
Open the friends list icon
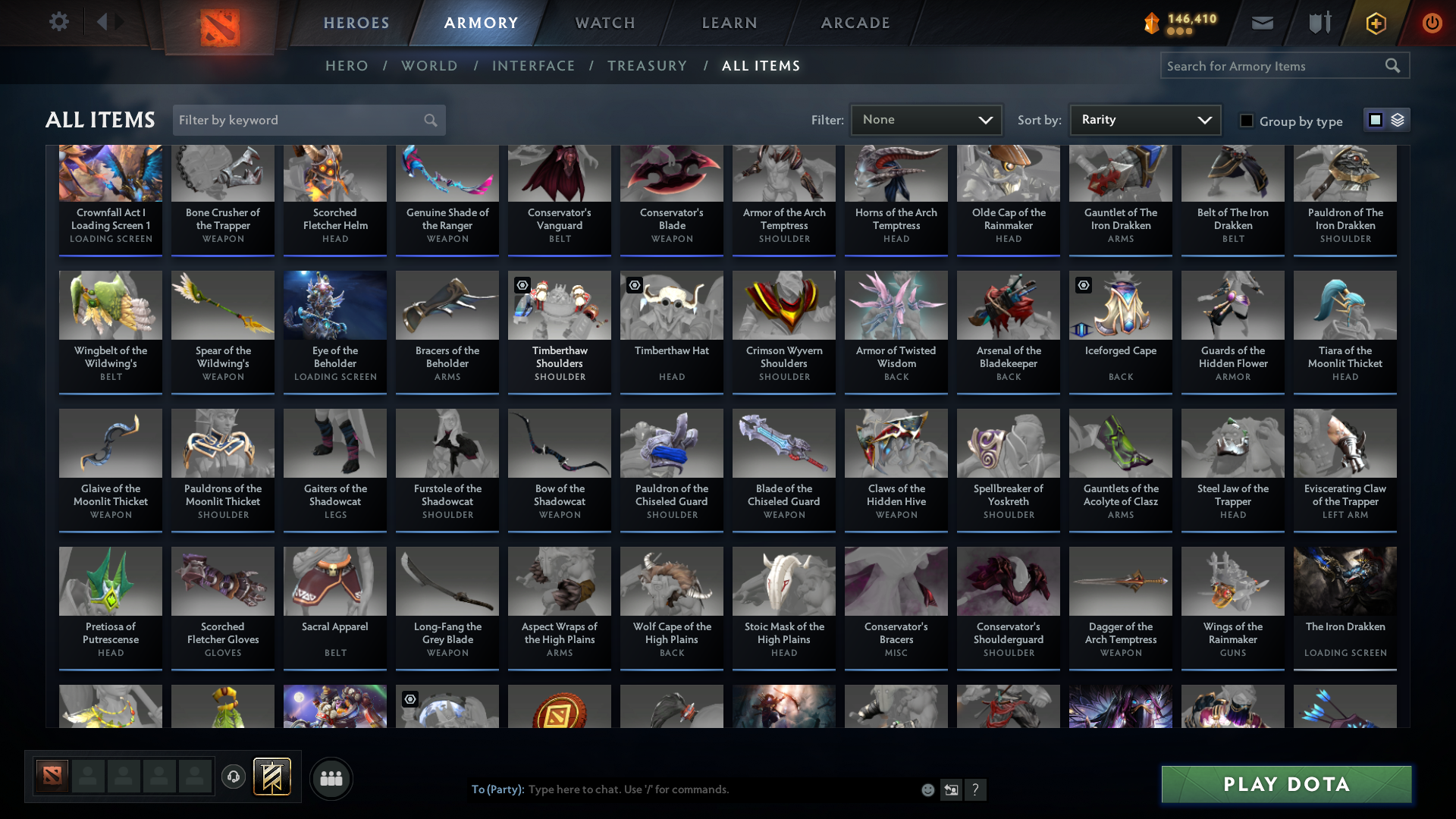331,778
